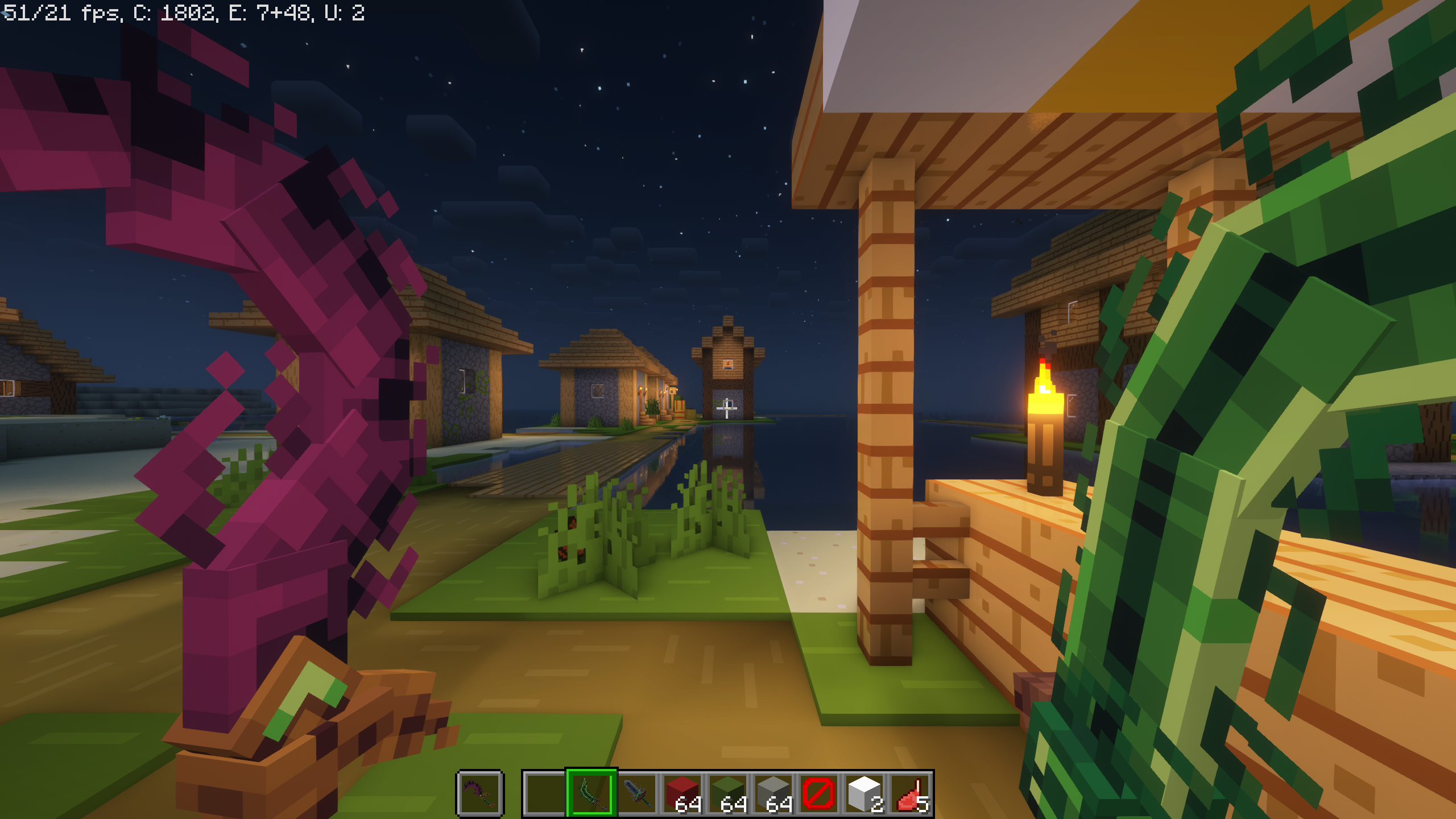Click the crosshair at screen center

pos(727,408)
